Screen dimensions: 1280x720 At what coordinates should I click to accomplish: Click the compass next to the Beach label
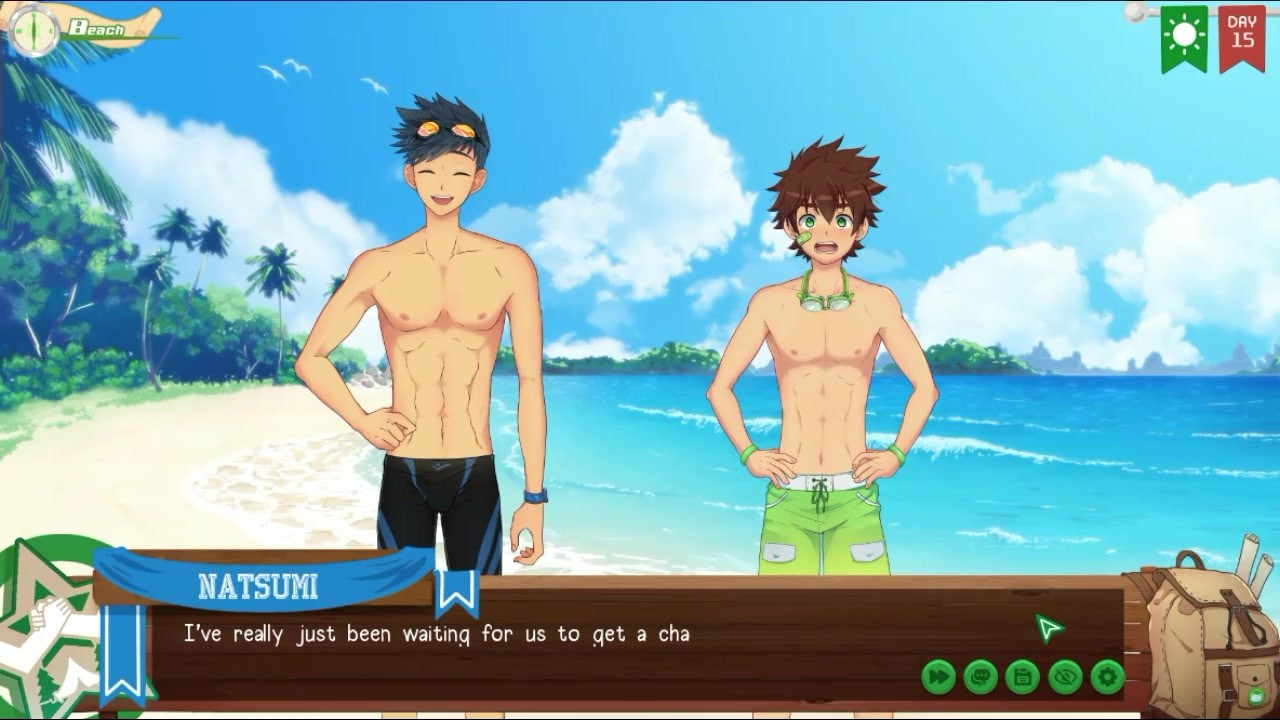click(x=32, y=30)
